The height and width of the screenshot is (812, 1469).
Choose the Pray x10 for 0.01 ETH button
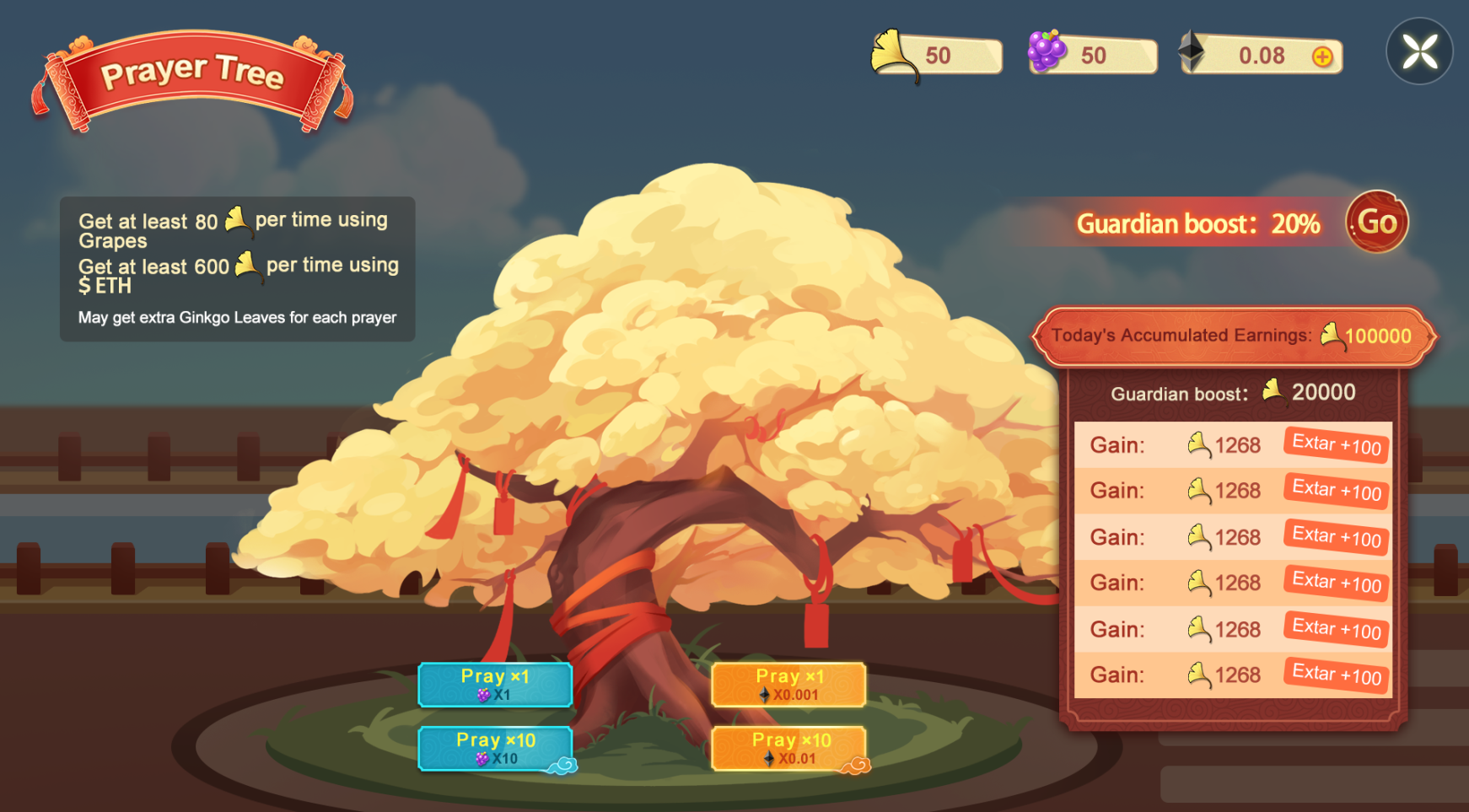(x=788, y=748)
